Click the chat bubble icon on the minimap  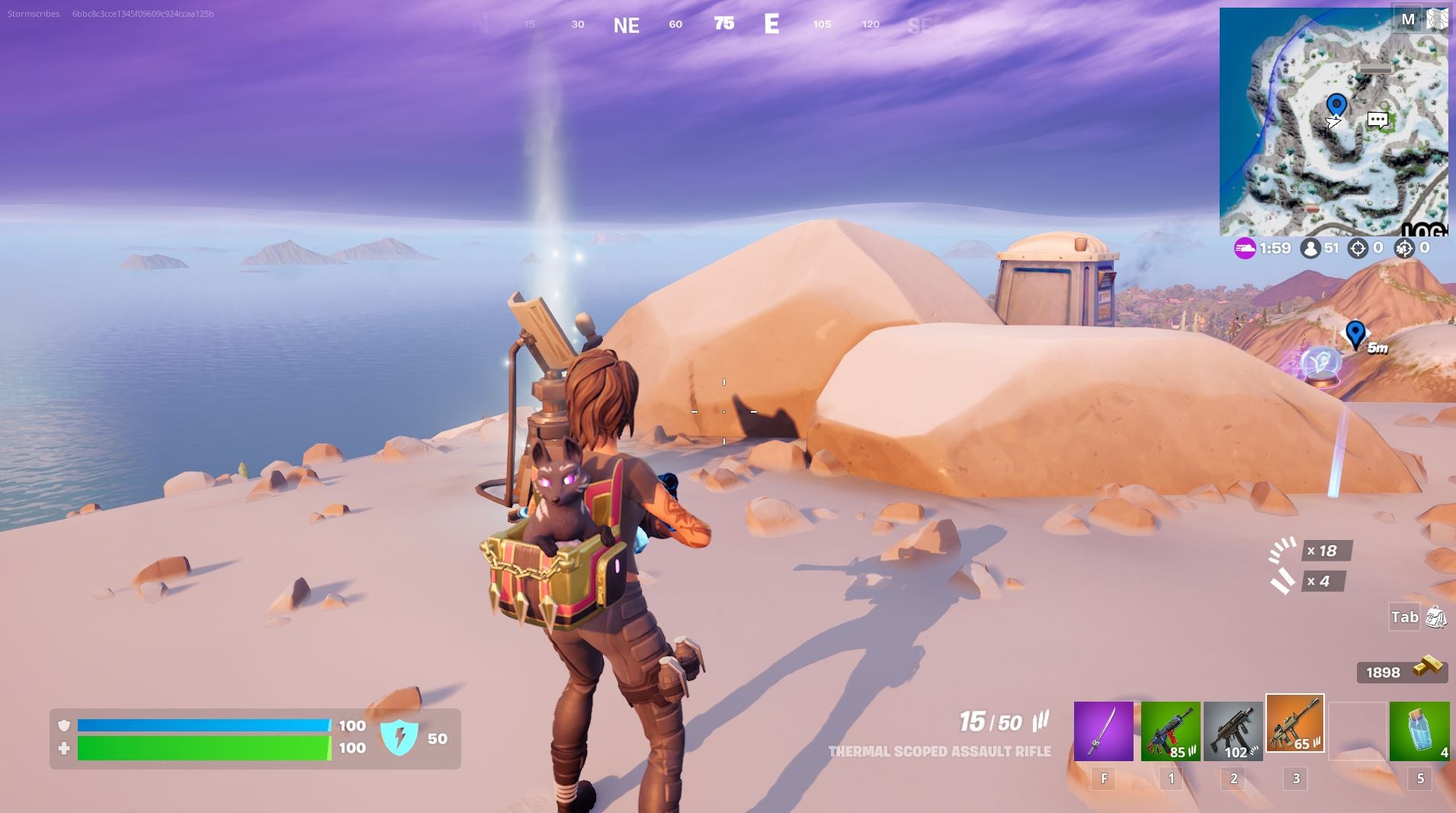coord(1376,121)
